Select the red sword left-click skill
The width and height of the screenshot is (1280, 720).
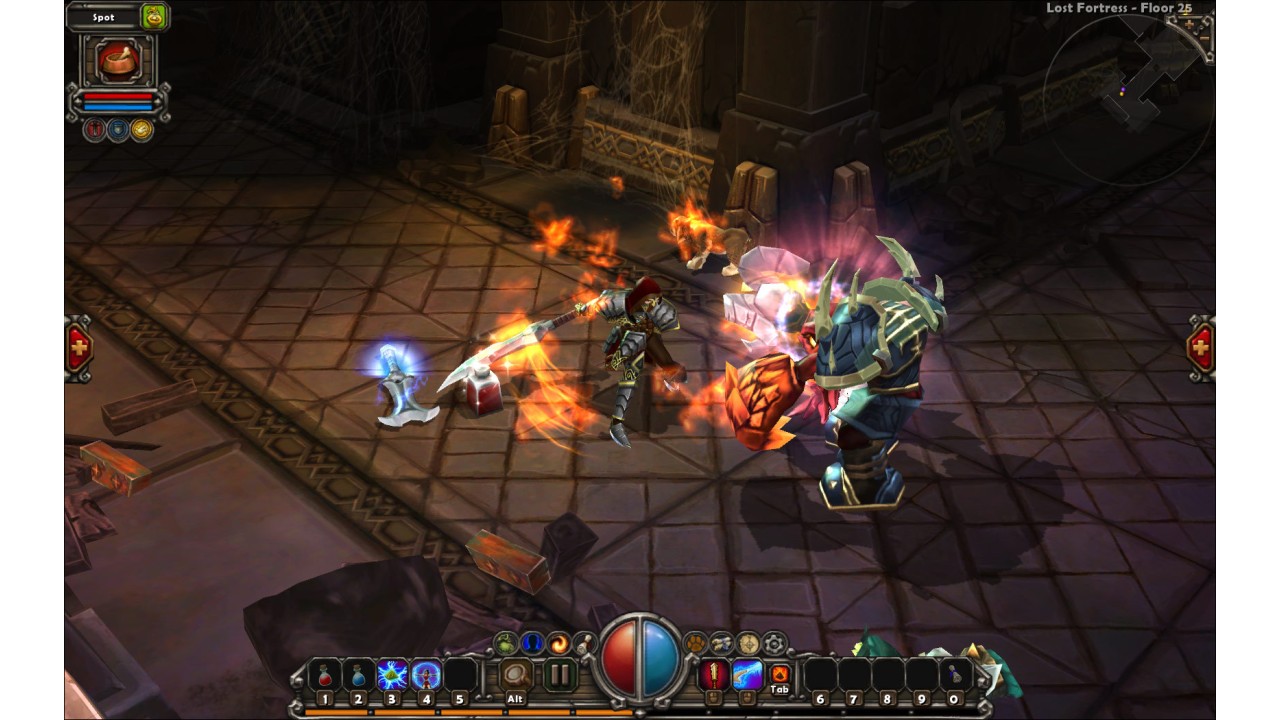tap(714, 675)
